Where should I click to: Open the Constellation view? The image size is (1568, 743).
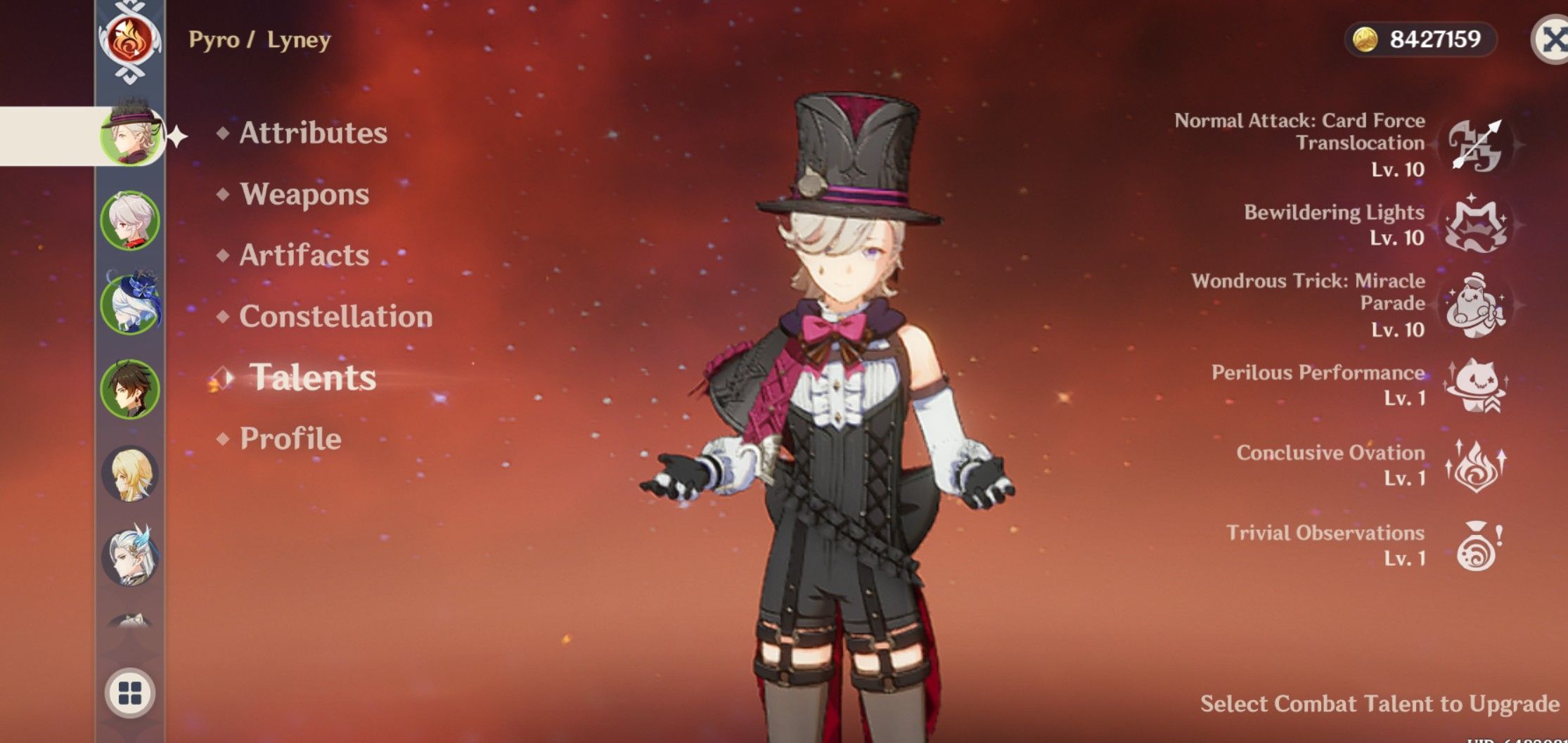point(335,316)
